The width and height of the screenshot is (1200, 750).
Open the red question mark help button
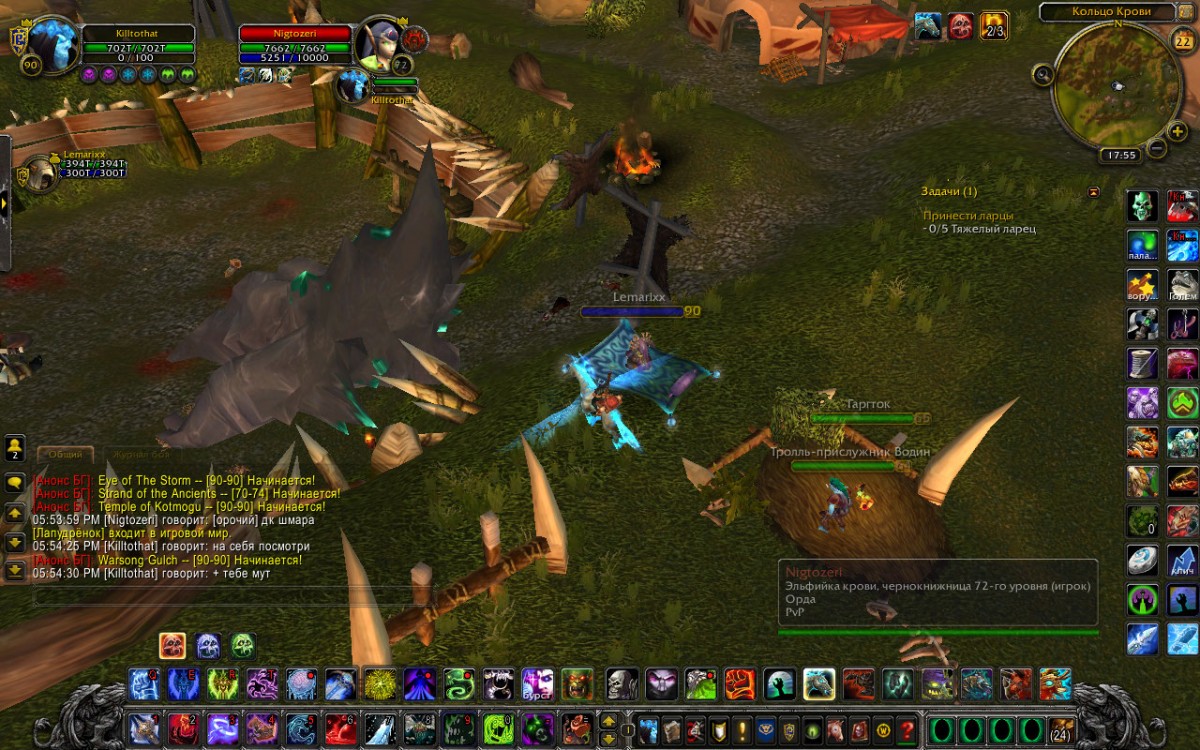pyautogui.click(x=907, y=729)
